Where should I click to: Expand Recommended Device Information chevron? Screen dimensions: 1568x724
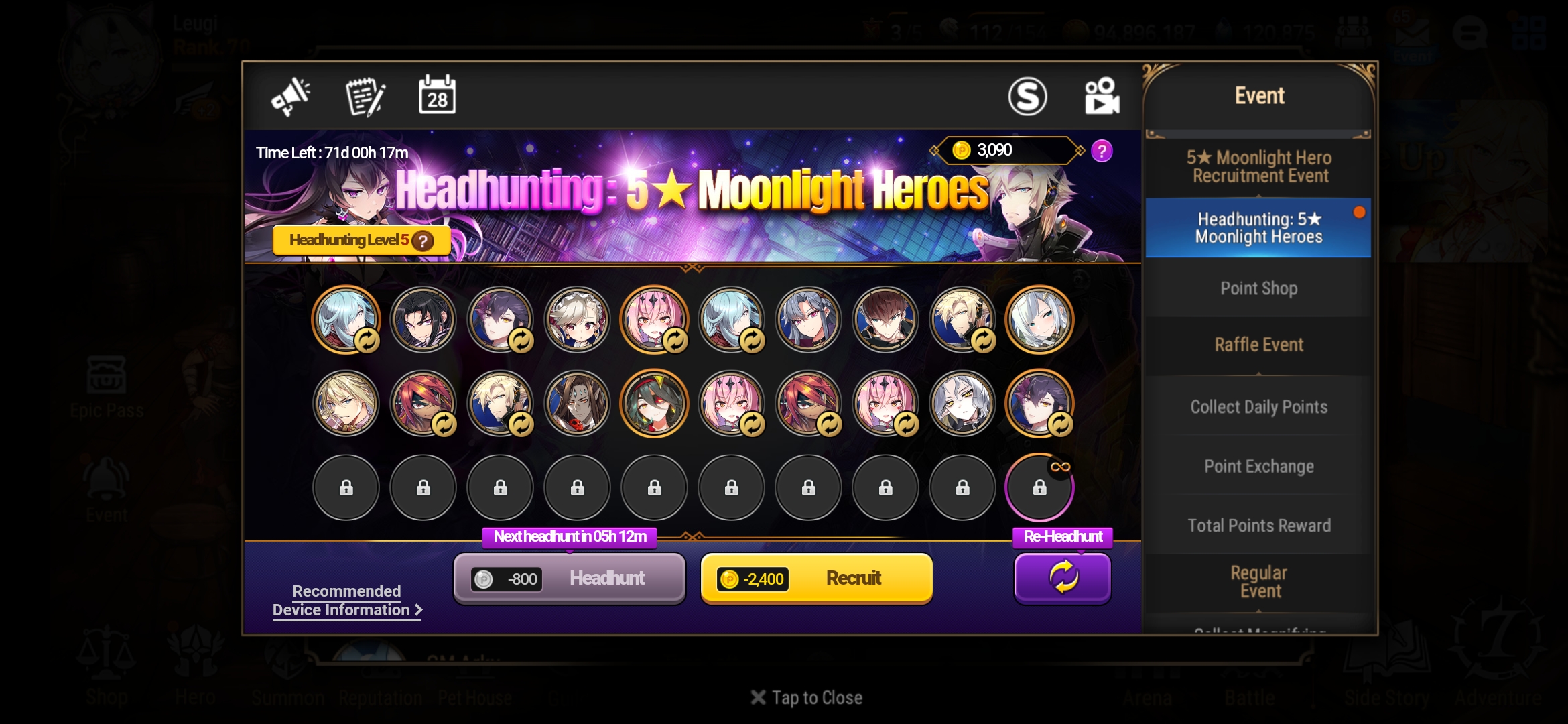(x=419, y=609)
